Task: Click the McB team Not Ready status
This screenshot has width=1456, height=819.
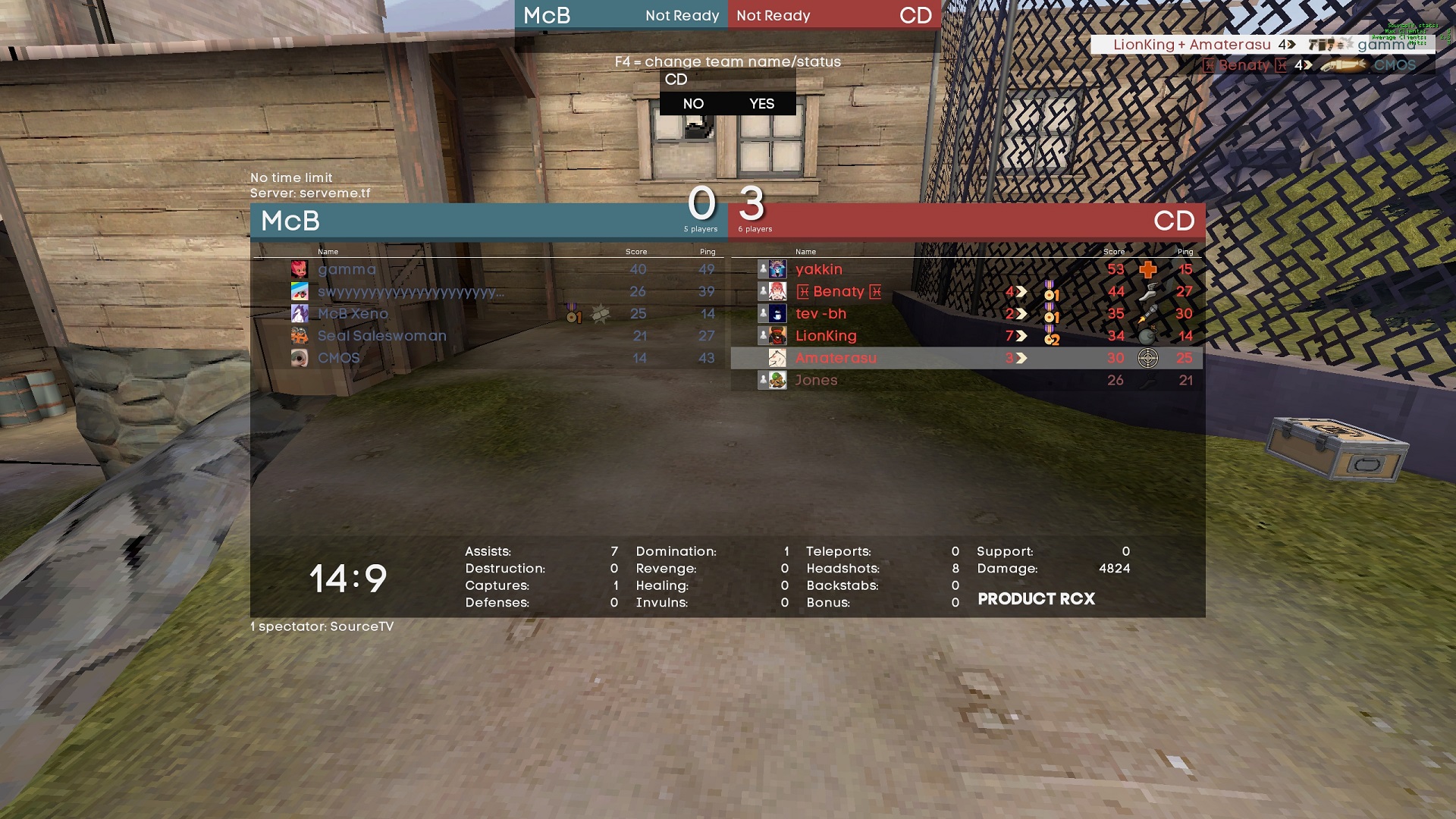Action: pos(682,16)
